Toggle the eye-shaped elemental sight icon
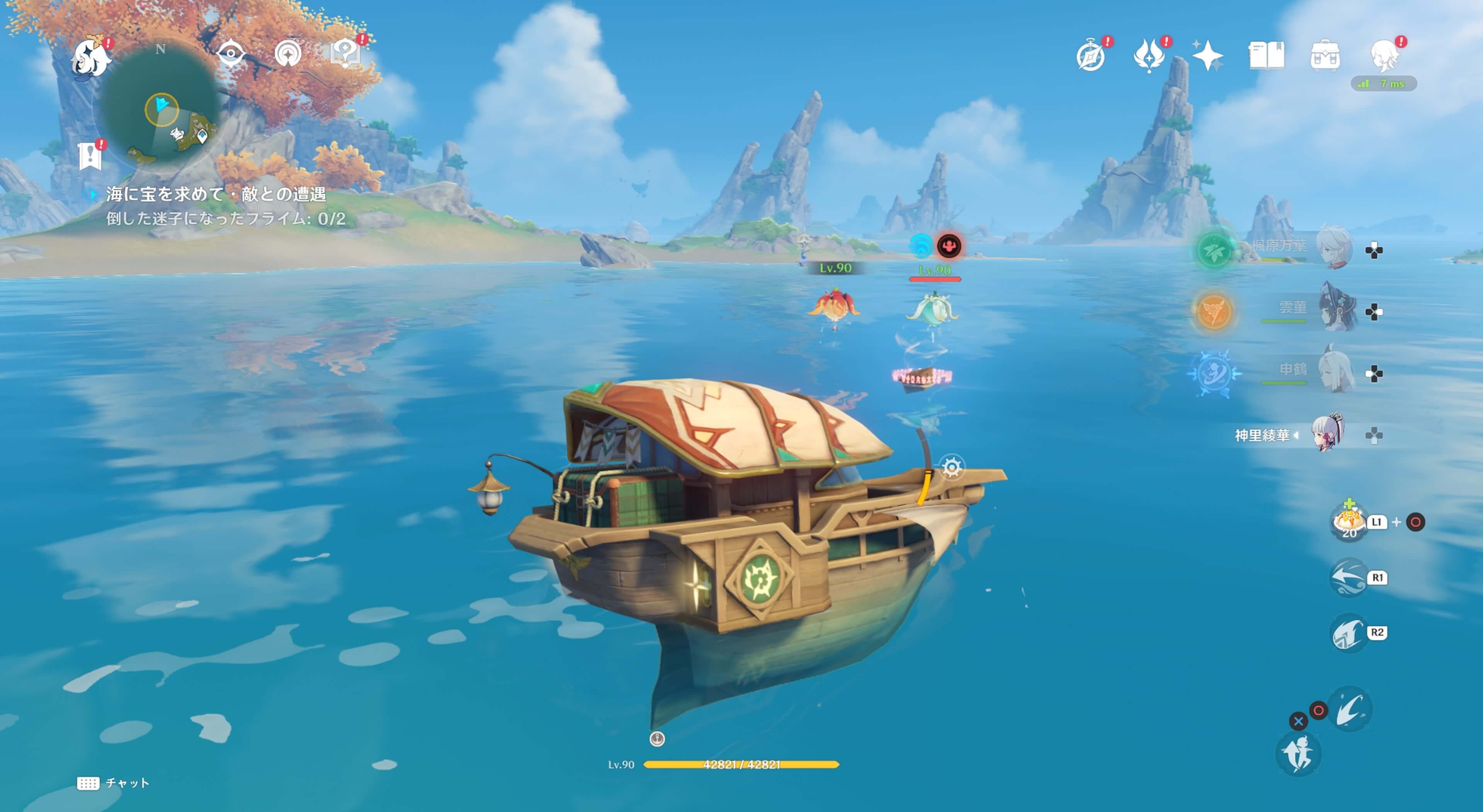 [231, 54]
